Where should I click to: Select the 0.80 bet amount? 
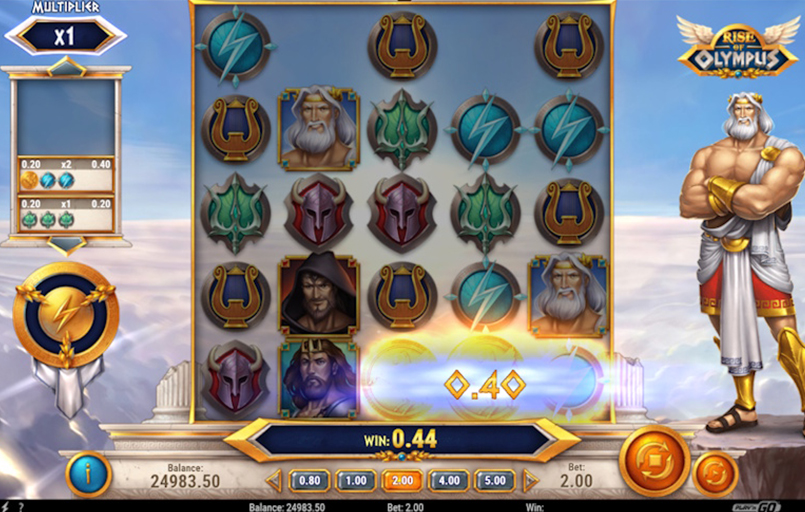click(x=309, y=481)
